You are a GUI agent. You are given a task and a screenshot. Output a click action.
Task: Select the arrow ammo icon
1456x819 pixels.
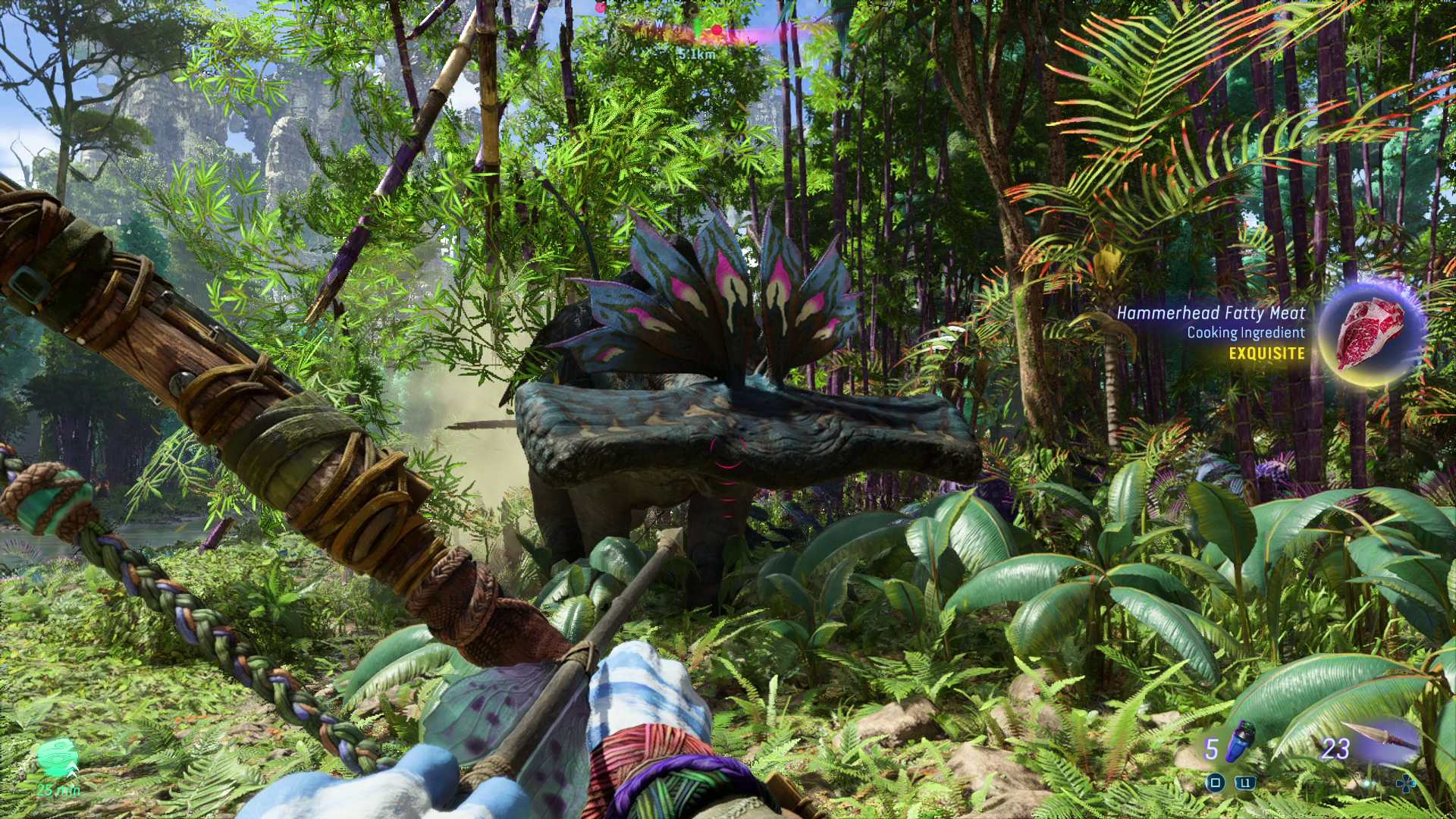tap(1380, 736)
